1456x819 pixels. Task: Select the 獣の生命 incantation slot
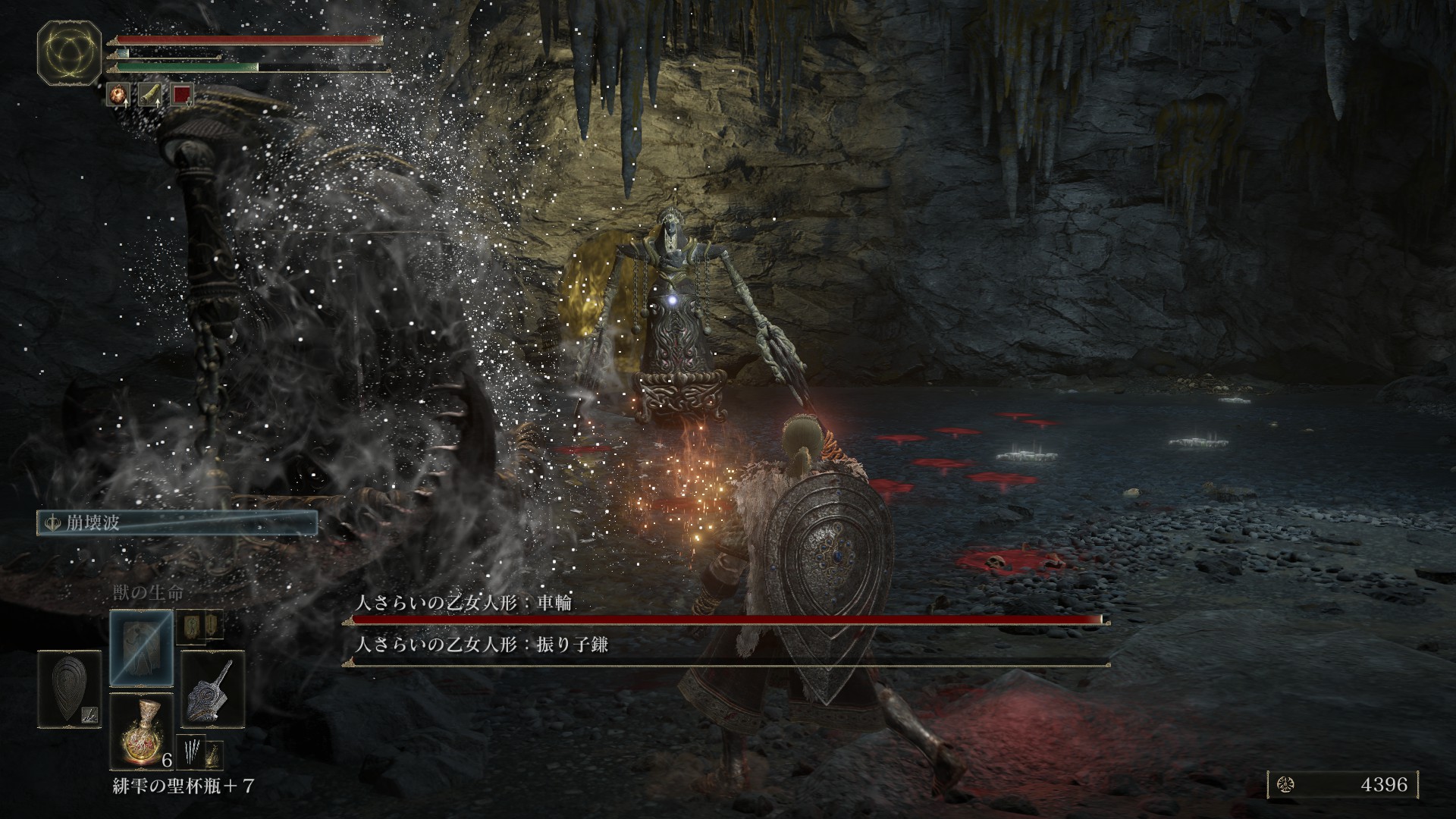pyautogui.click(x=141, y=647)
